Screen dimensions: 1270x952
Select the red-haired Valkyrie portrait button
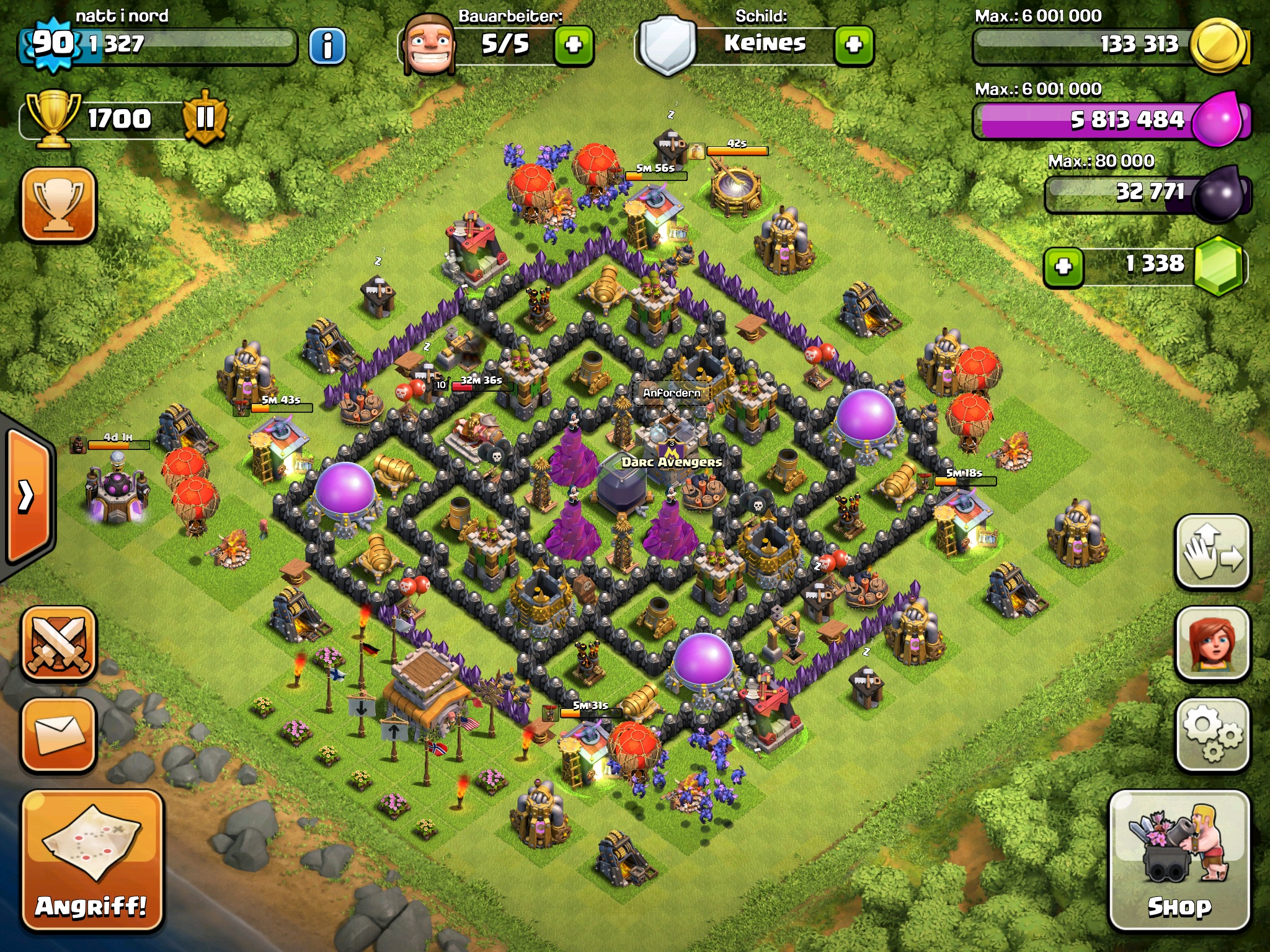pos(1212,643)
